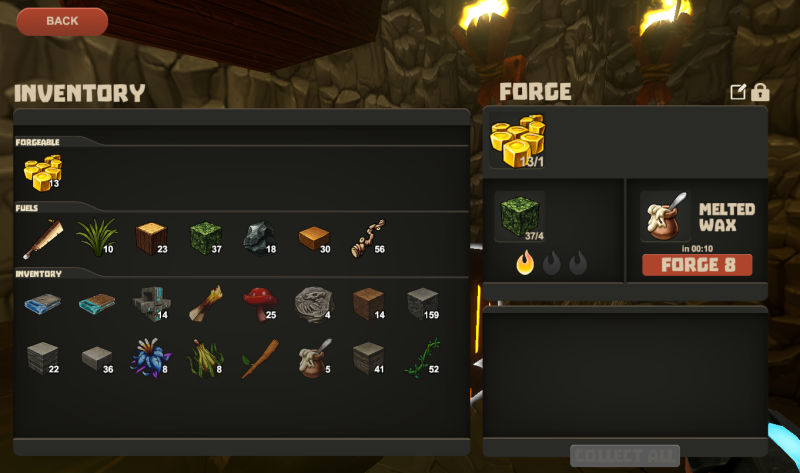Screen dimensions: 800x473
Task: Select the red mushroom in inventory
Action: coord(259,303)
